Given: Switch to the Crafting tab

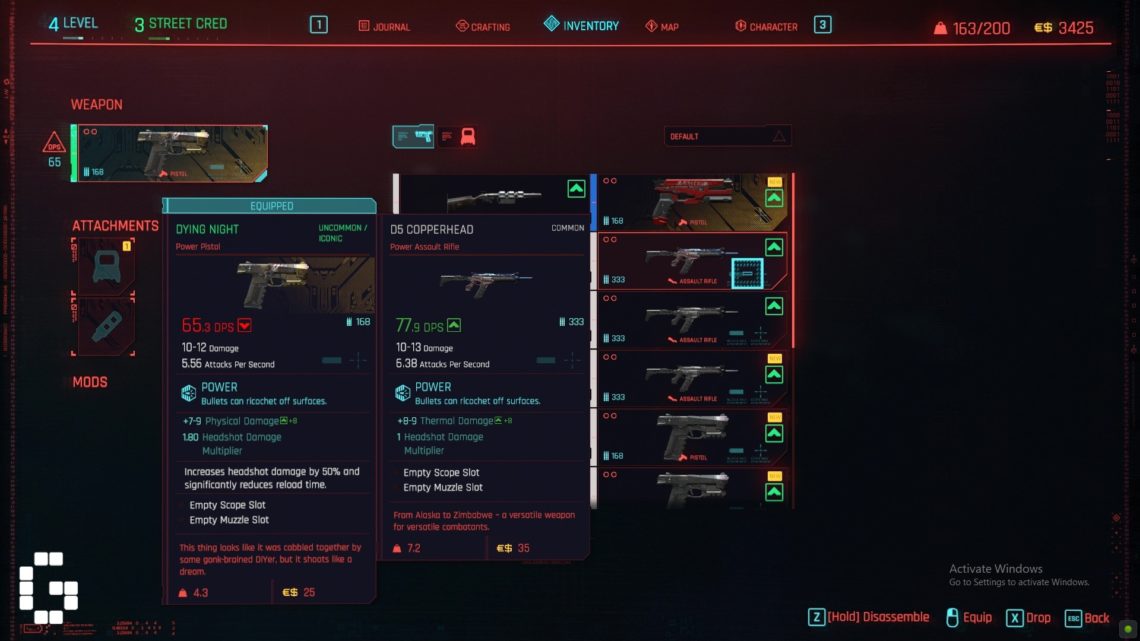Looking at the screenshot, I should tap(483, 26).
